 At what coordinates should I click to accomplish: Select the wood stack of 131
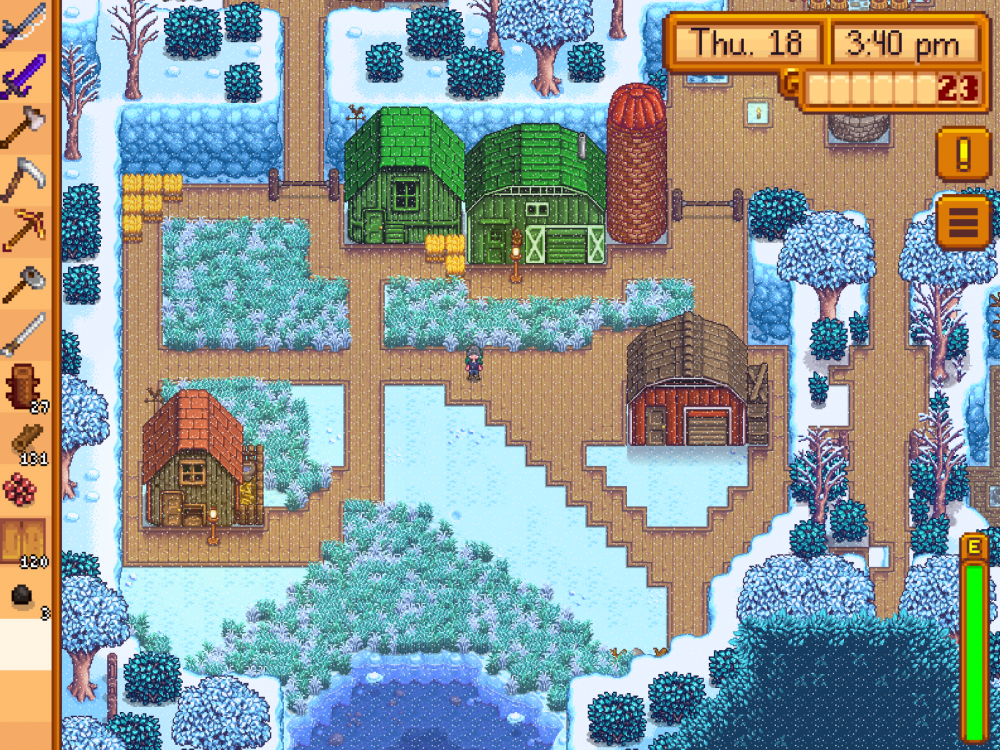pos(25,439)
